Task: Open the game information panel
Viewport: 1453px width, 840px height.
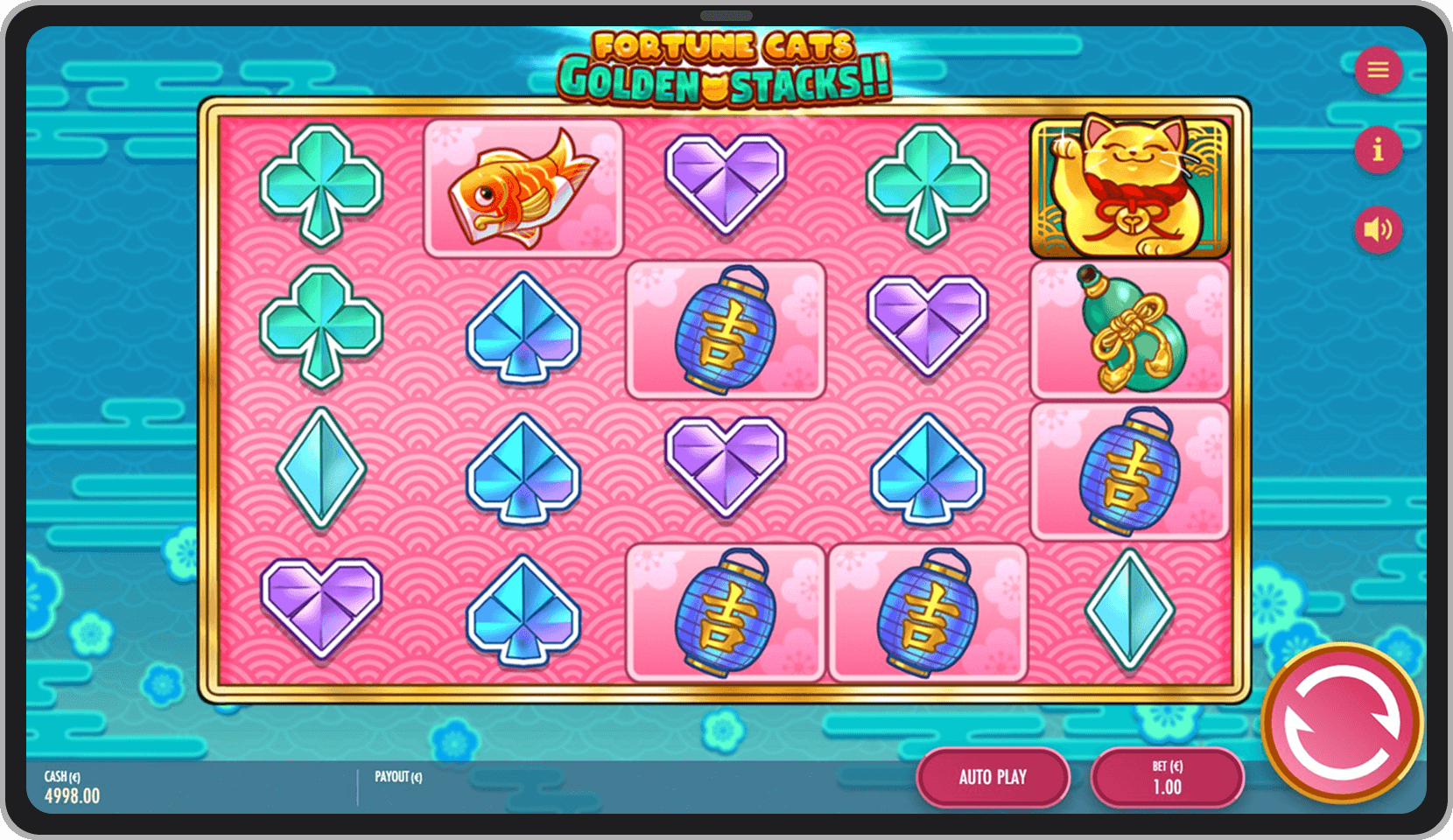Action: (1379, 150)
